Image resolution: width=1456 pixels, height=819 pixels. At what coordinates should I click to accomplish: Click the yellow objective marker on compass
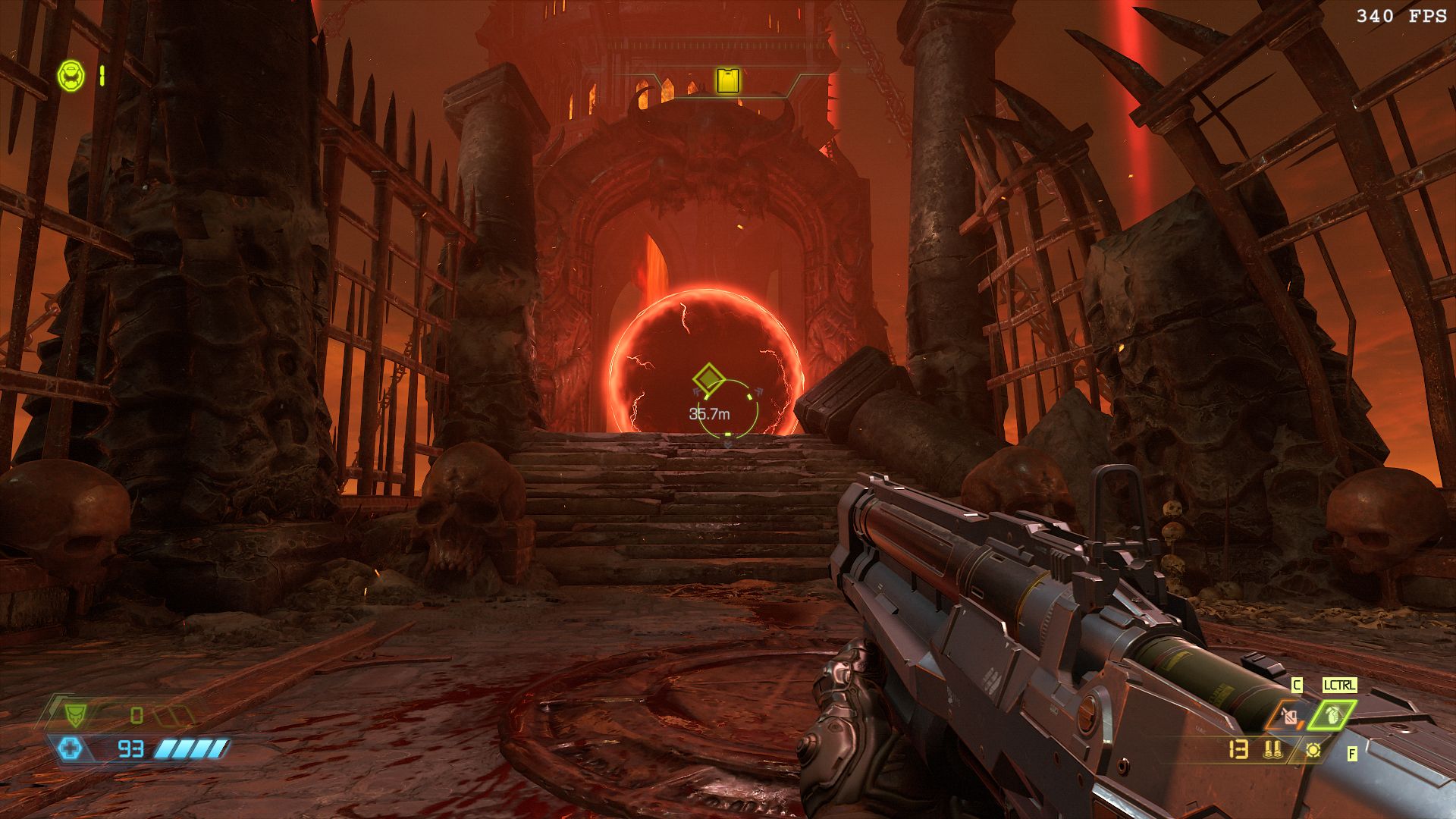click(729, 80)
